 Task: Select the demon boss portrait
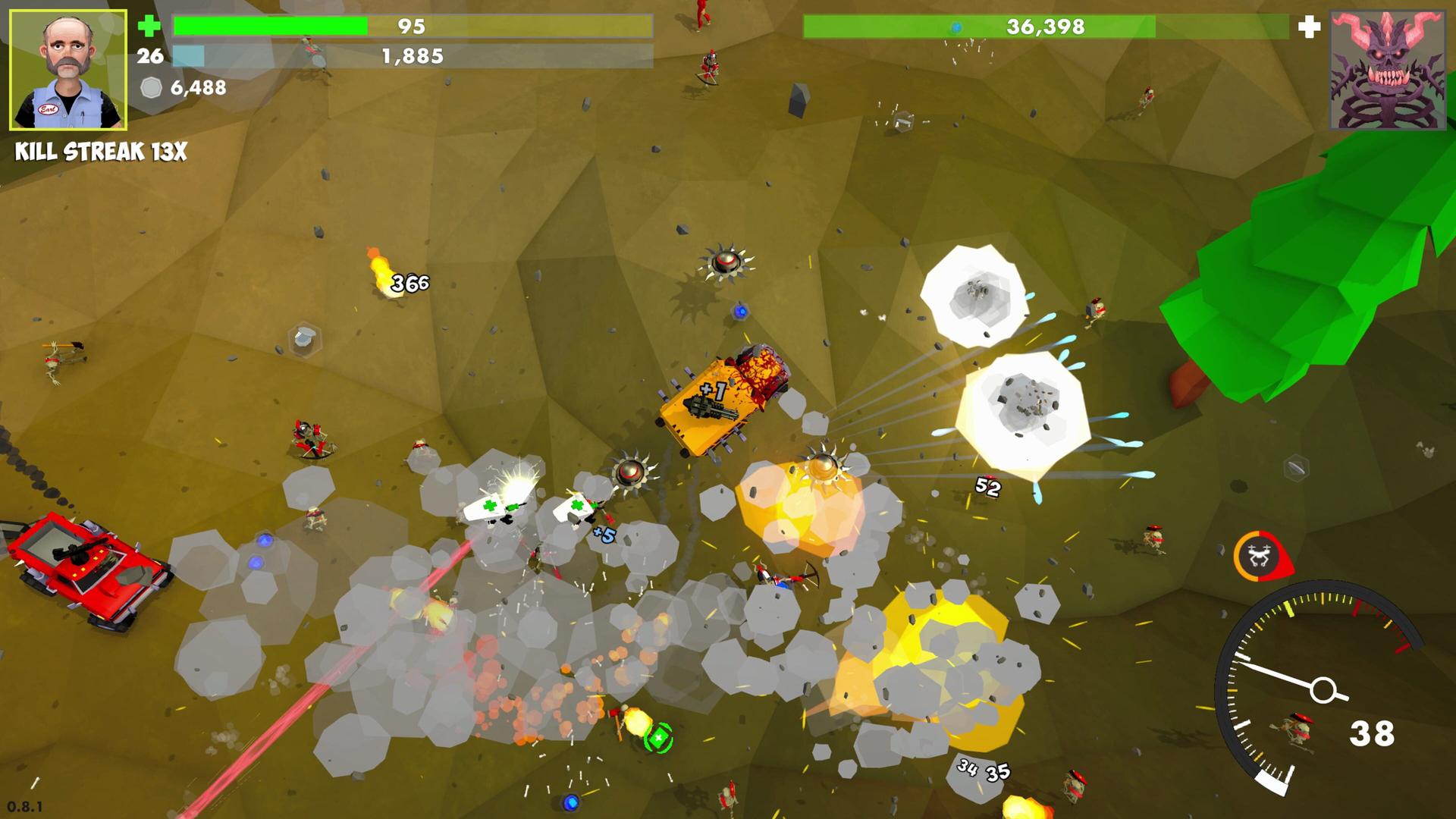tap(1388, 70)
